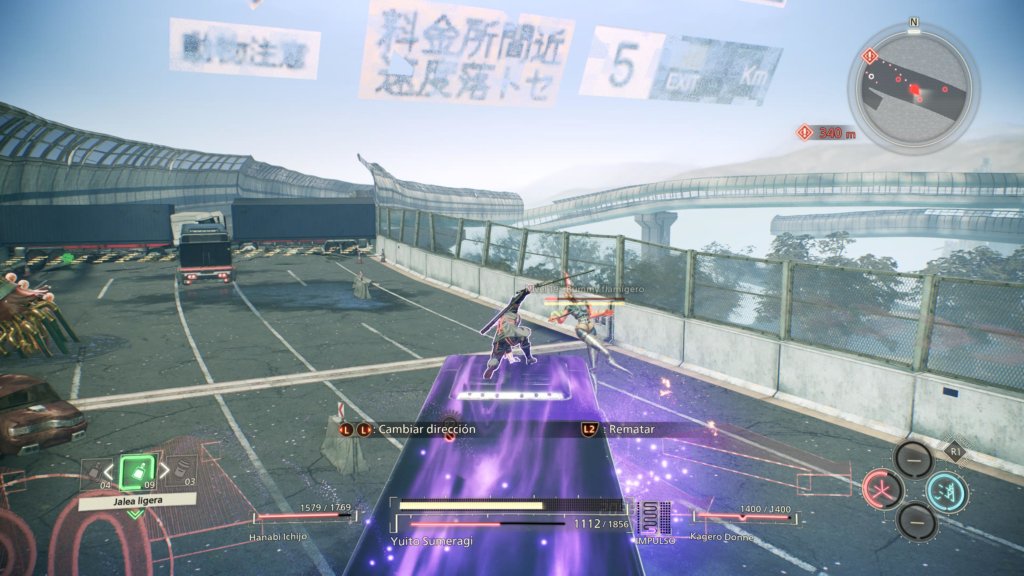1024x576 pixels.
Task: Click the 340 m objective distance marker
Action: (826, 132)
